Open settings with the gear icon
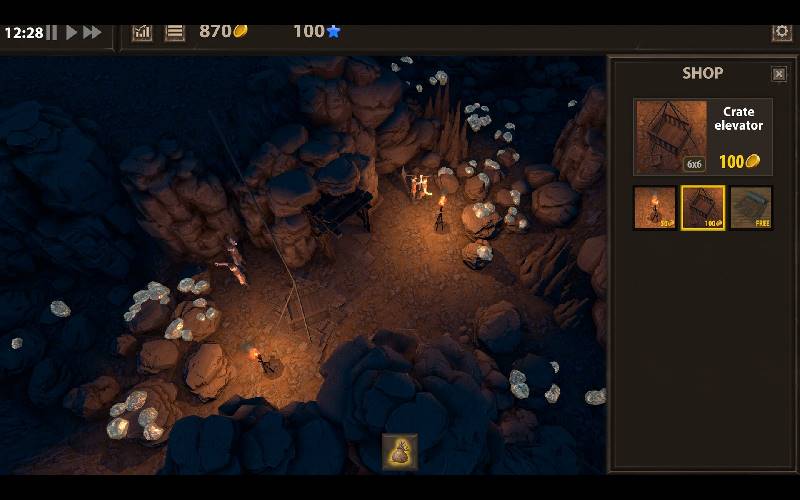Image resolution: width=800 pixels, height=500 pixels. (782, 32)
